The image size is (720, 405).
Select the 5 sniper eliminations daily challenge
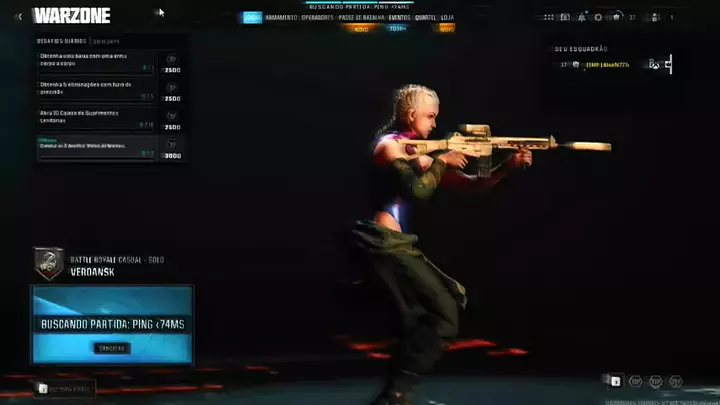[97, 90]
